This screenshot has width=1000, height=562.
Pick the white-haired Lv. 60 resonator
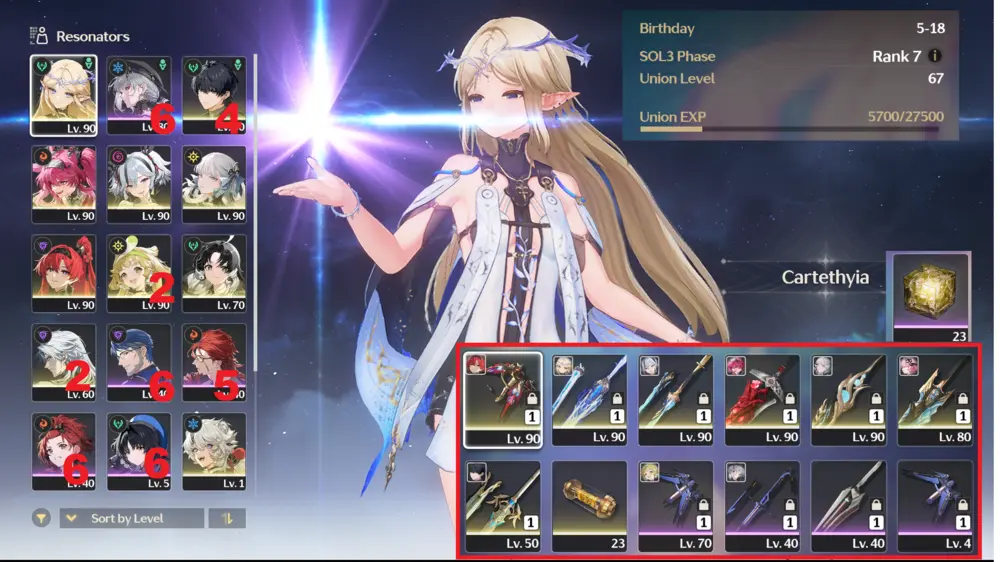[64, 362]
